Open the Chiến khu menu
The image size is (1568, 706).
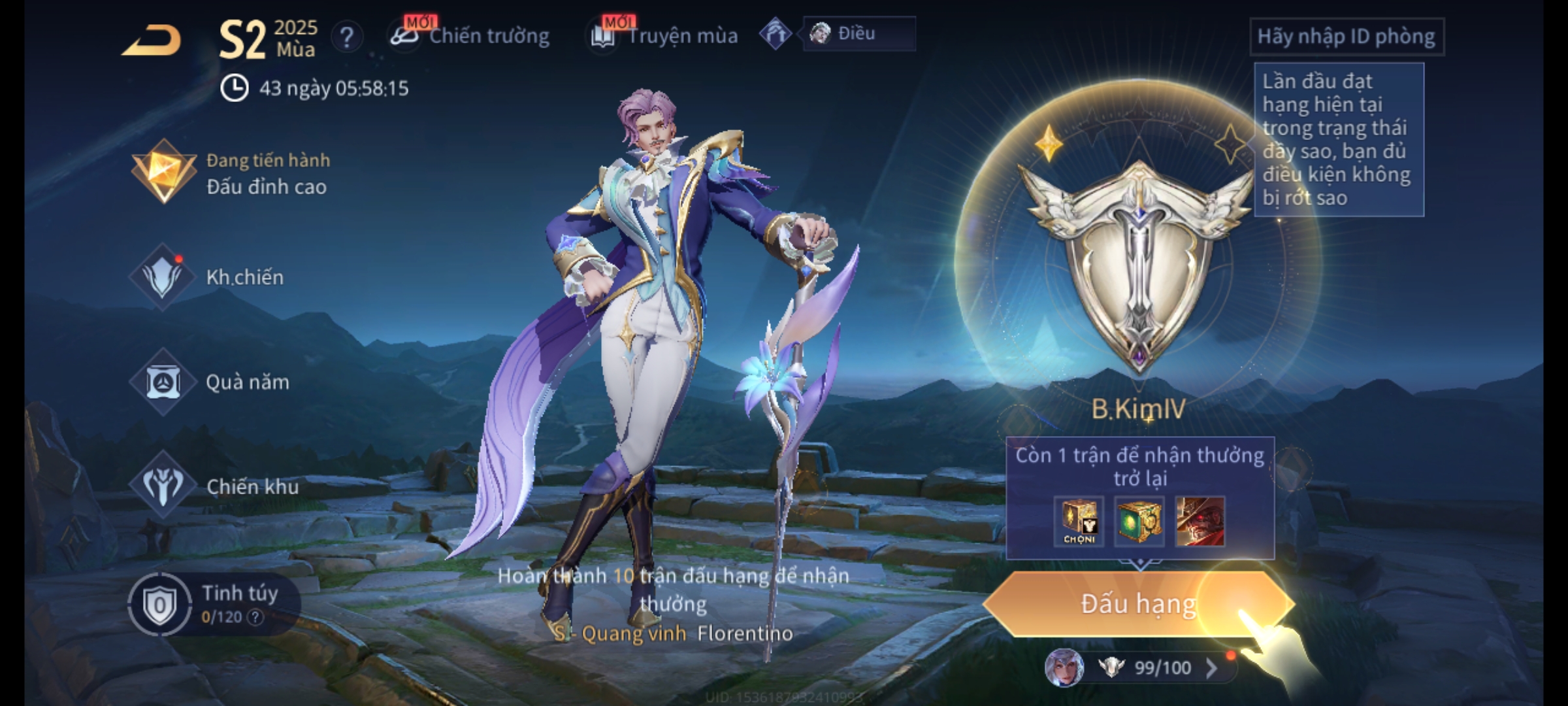click(216, 486)
